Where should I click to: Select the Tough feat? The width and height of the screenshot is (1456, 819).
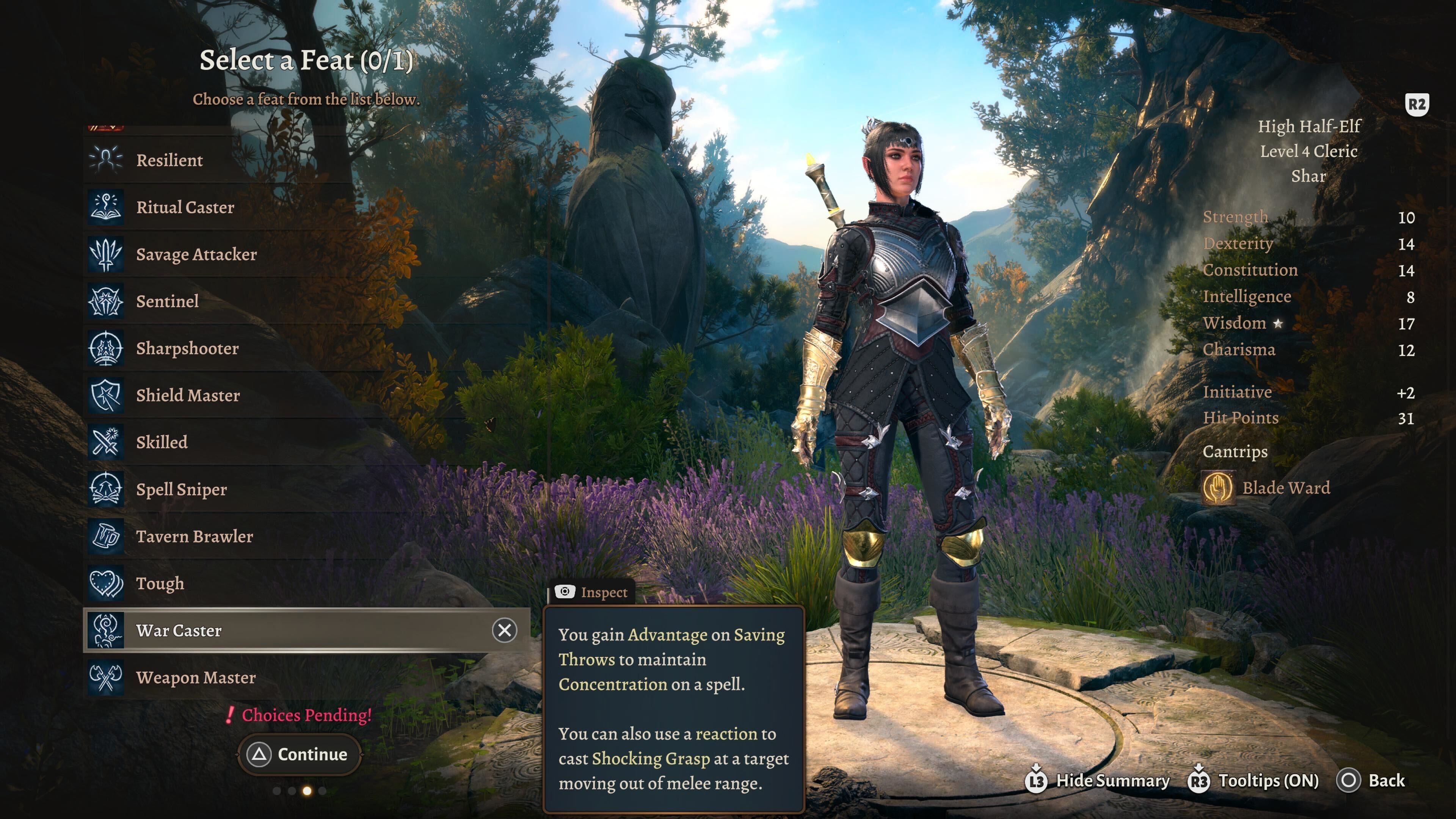[x=160, y=583]
